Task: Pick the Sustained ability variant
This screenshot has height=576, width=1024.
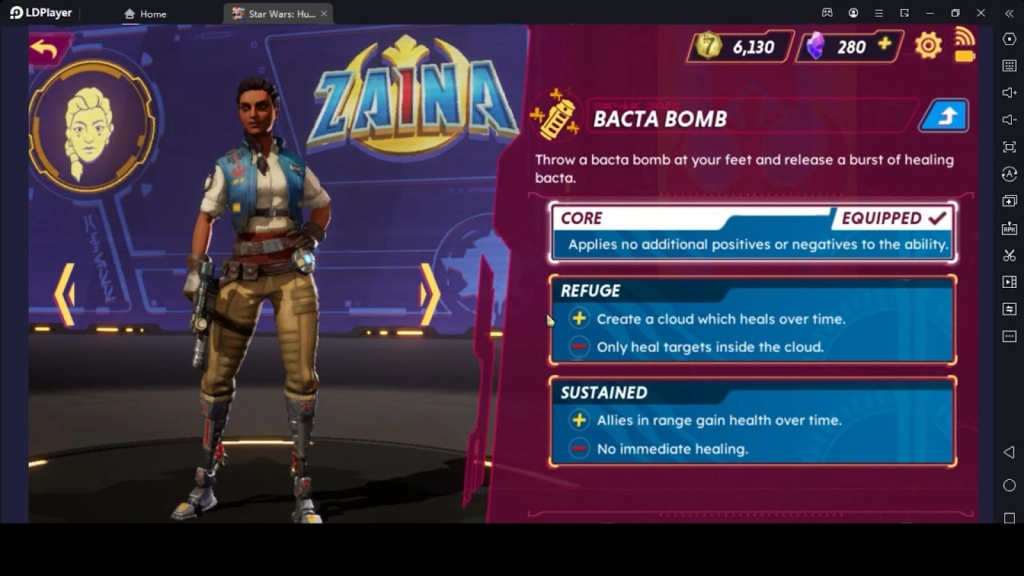Action: coord(752,421)
